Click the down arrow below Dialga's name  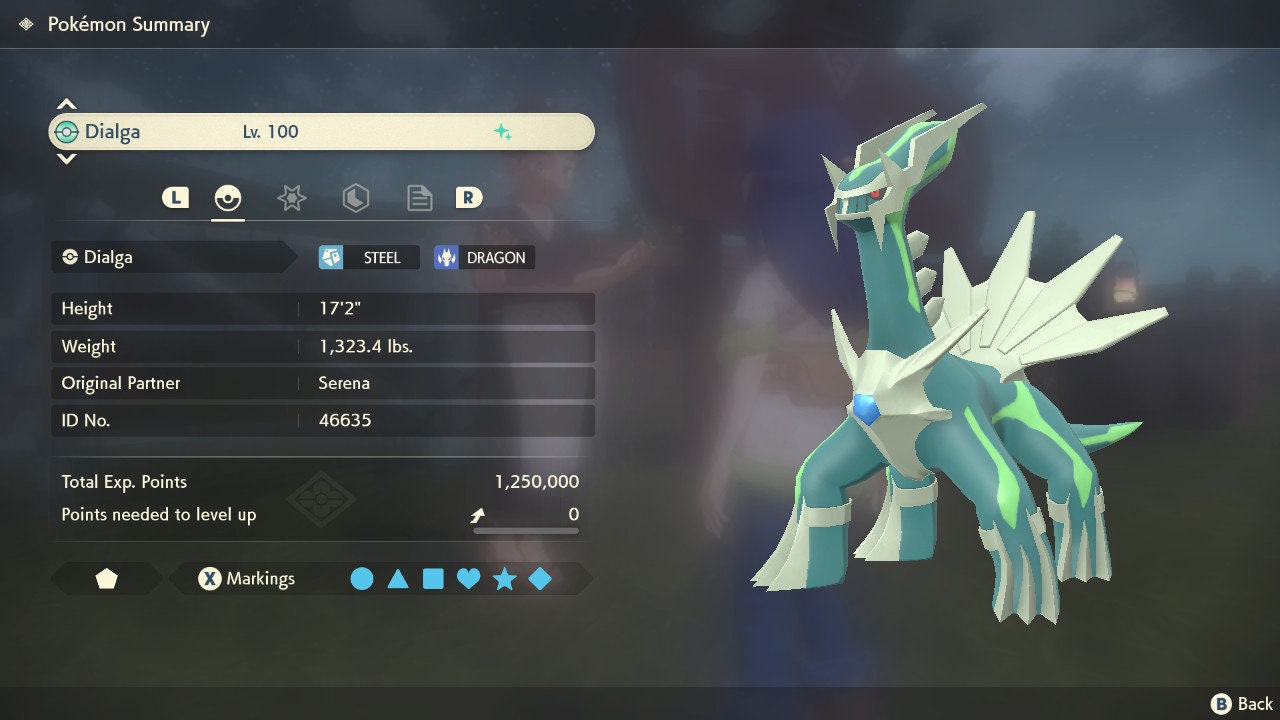click(66, 159)
